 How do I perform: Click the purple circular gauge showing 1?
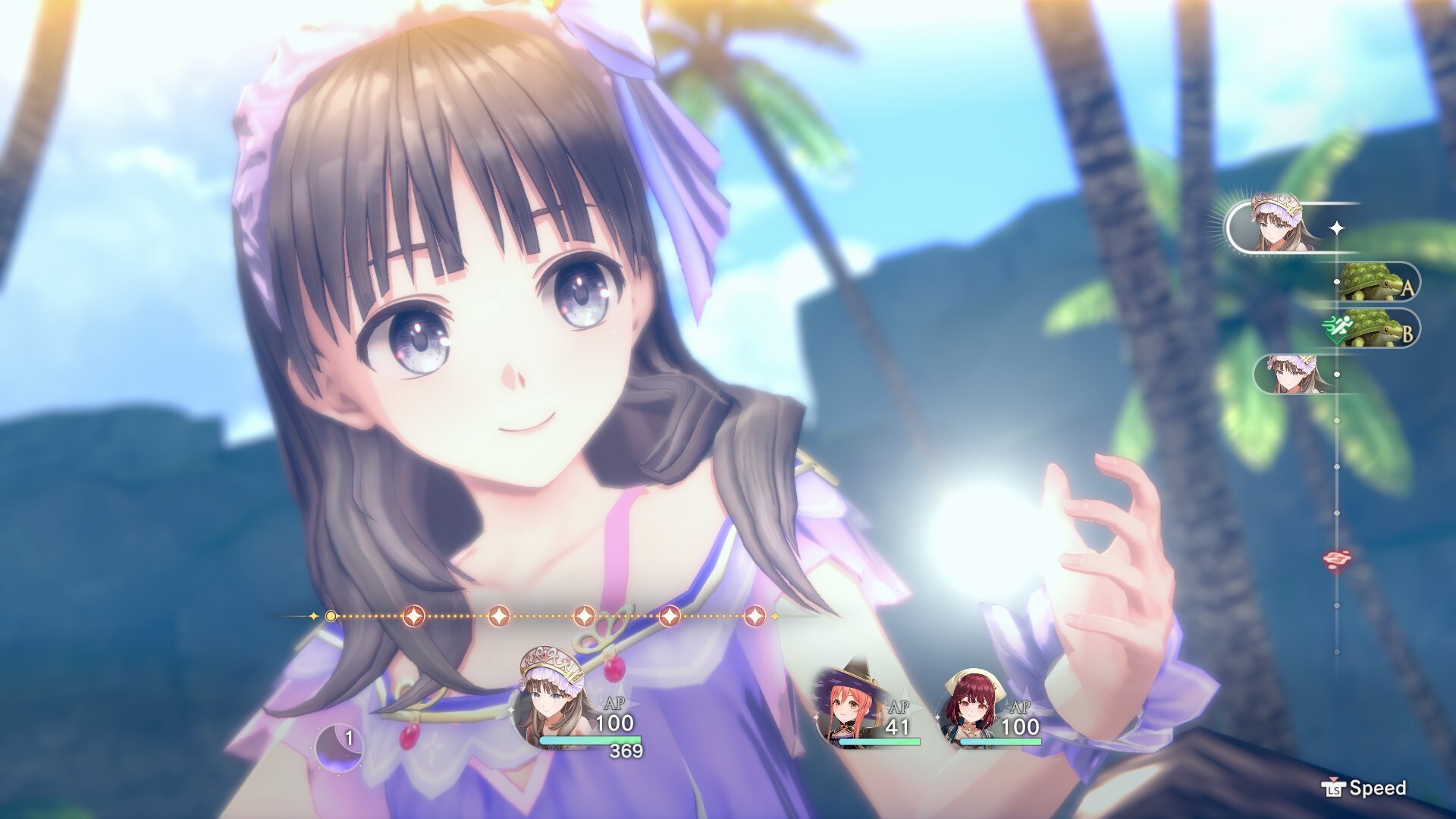click(340, 745)
